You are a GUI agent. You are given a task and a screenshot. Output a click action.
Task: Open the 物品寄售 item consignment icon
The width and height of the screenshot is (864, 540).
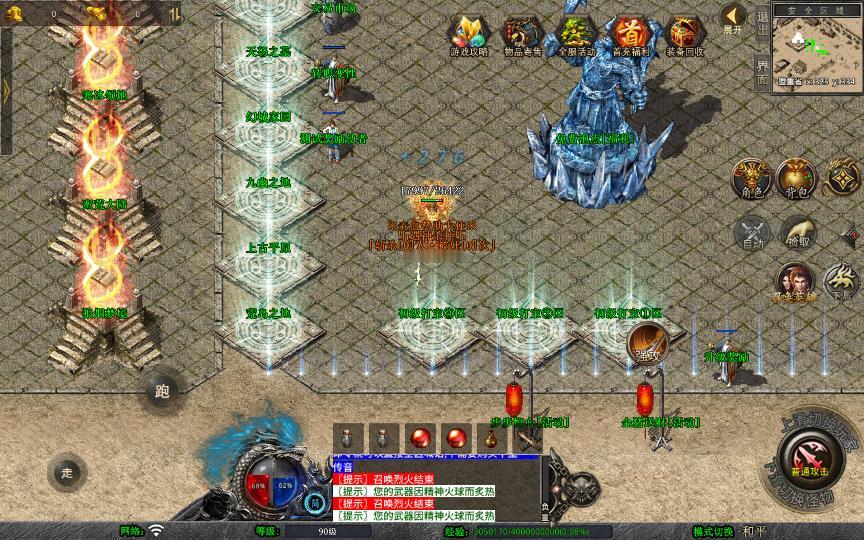click(521, 36)
